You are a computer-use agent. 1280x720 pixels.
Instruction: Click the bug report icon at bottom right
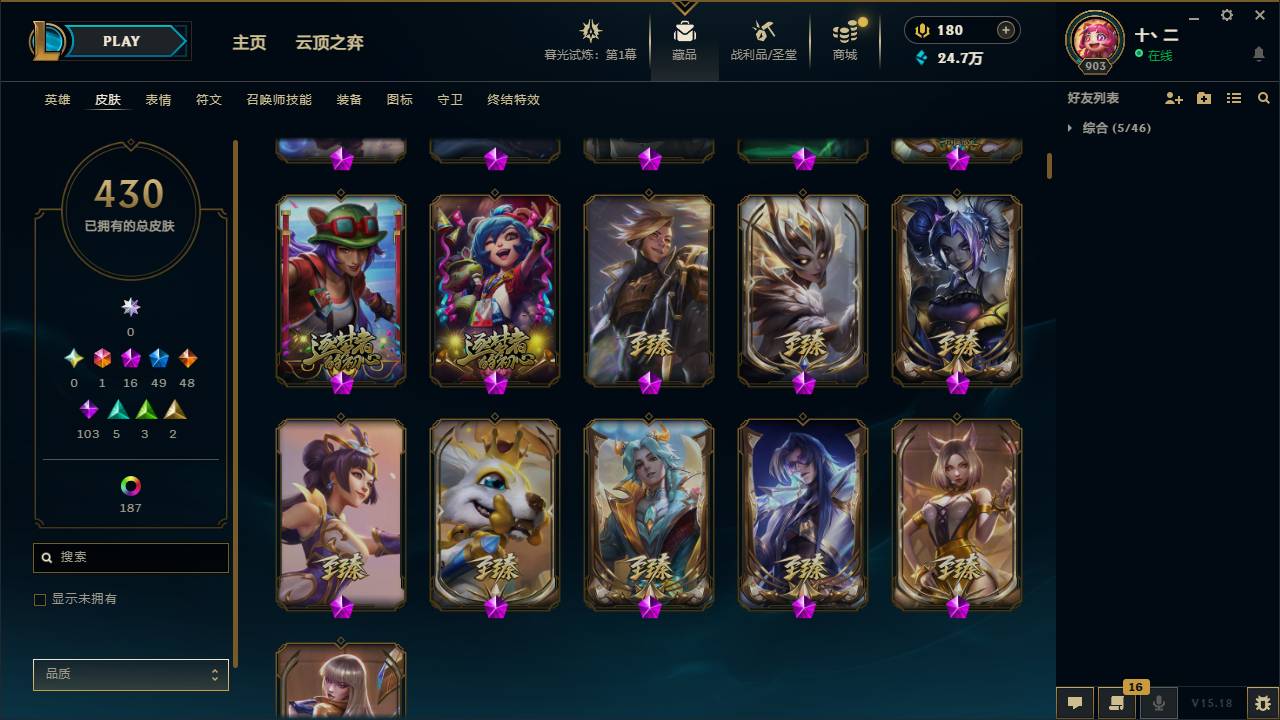1261,702
